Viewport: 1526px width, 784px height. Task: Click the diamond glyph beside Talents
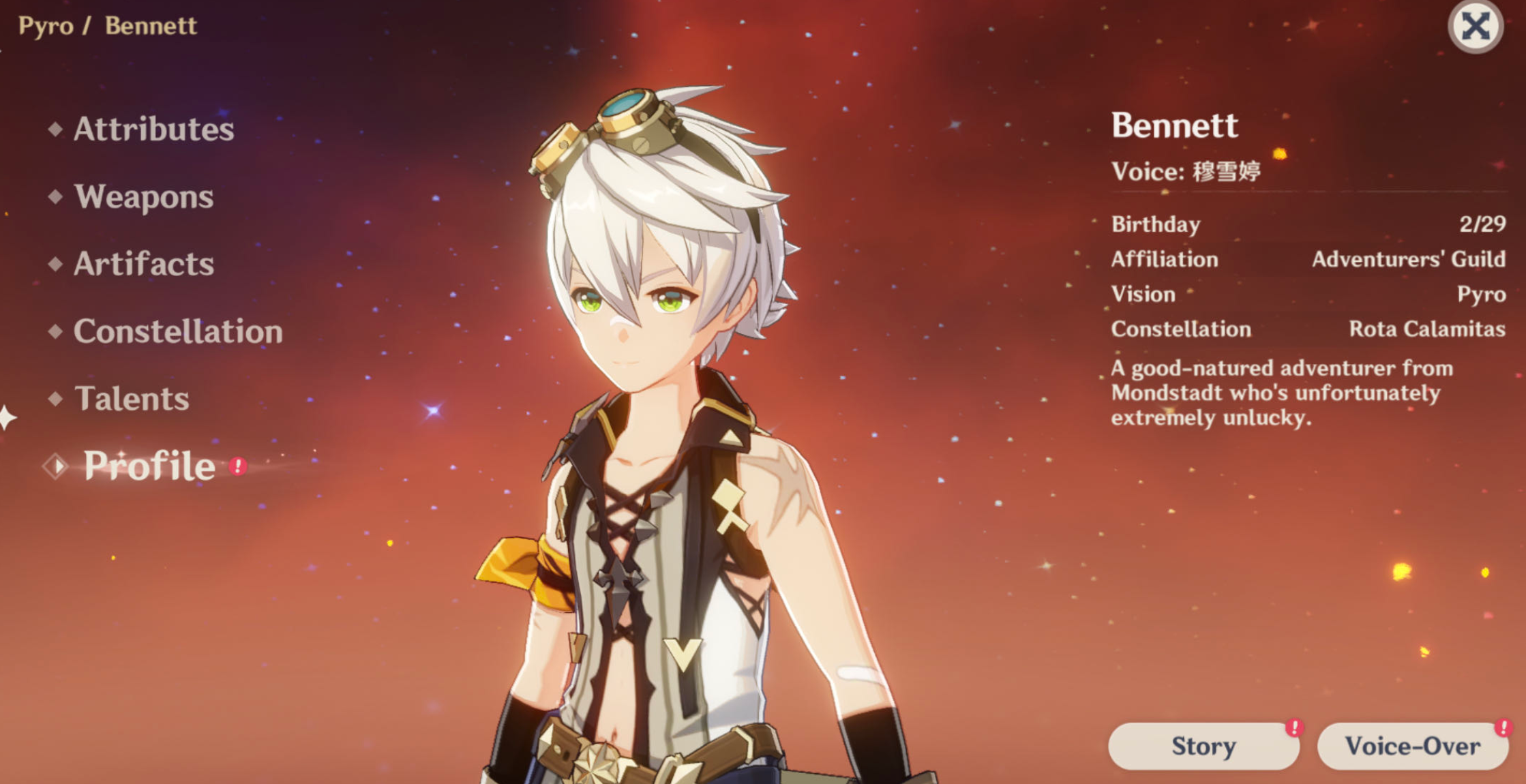tap(56, 399)
